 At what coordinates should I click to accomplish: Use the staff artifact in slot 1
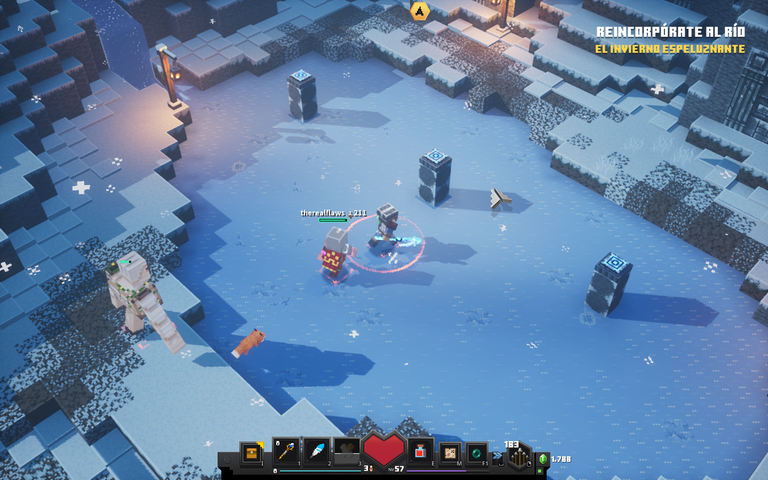286,453
